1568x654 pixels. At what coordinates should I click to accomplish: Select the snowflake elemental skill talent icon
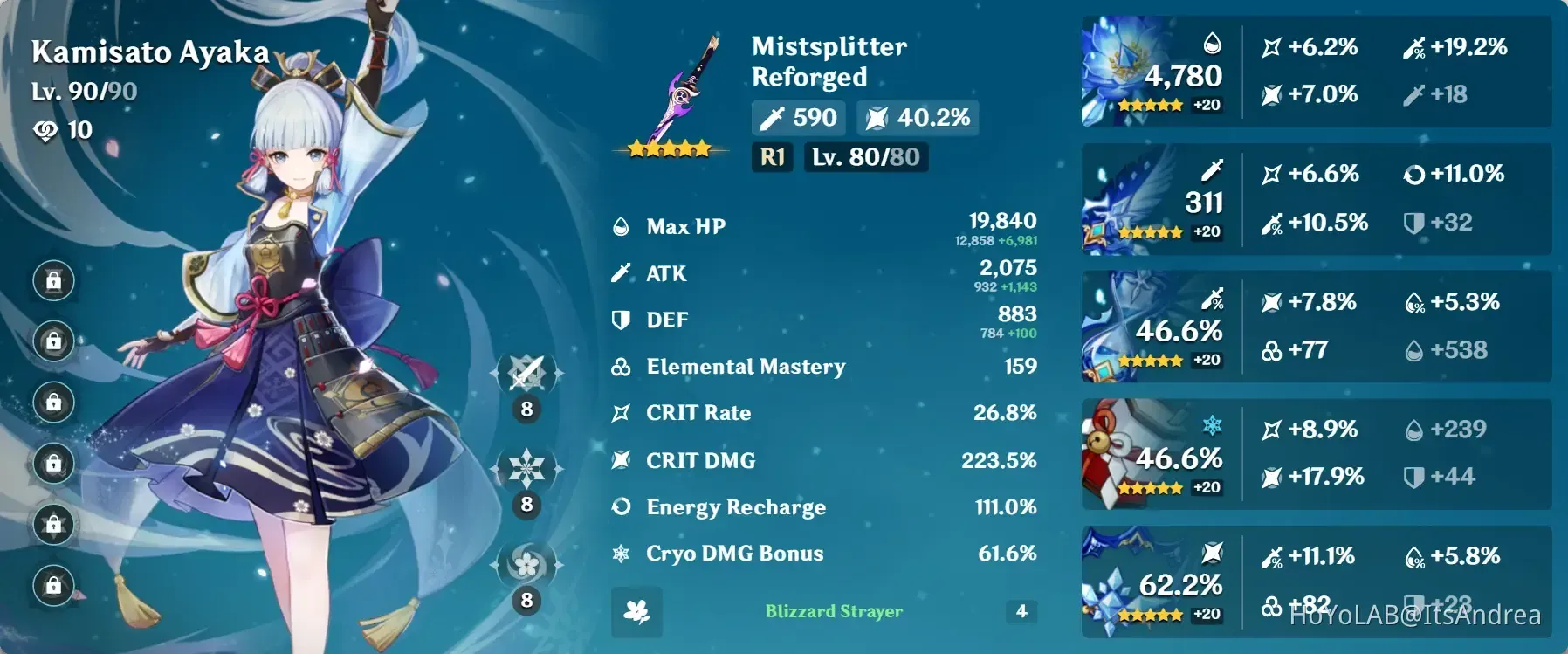526,469
